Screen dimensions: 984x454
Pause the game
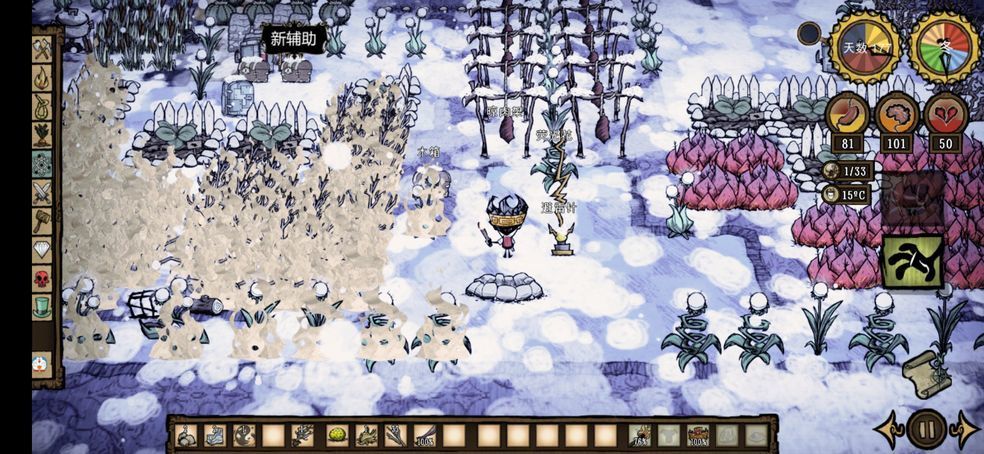[927, 430]
